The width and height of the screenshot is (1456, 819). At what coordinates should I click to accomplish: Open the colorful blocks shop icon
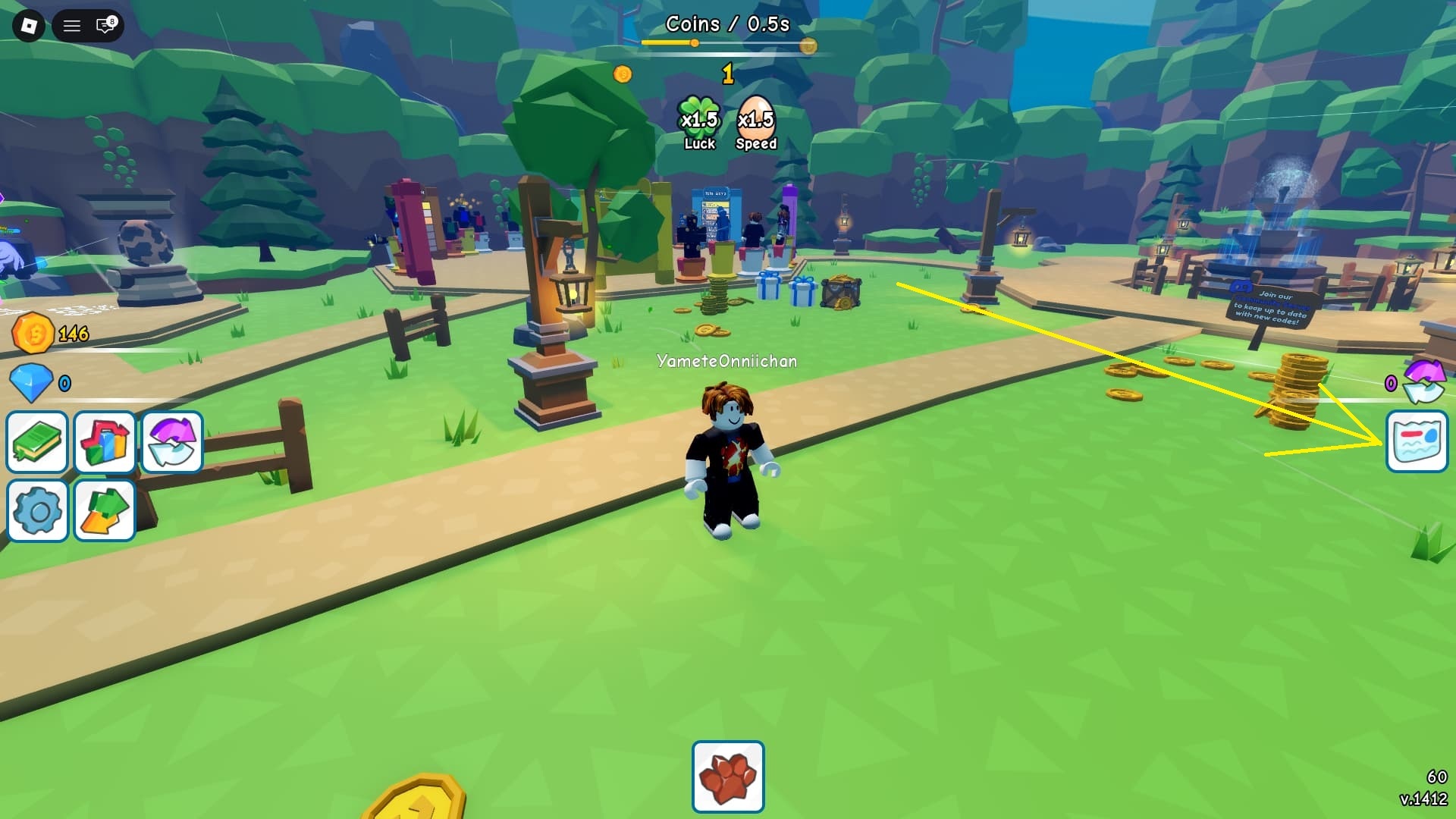point(105,442)
